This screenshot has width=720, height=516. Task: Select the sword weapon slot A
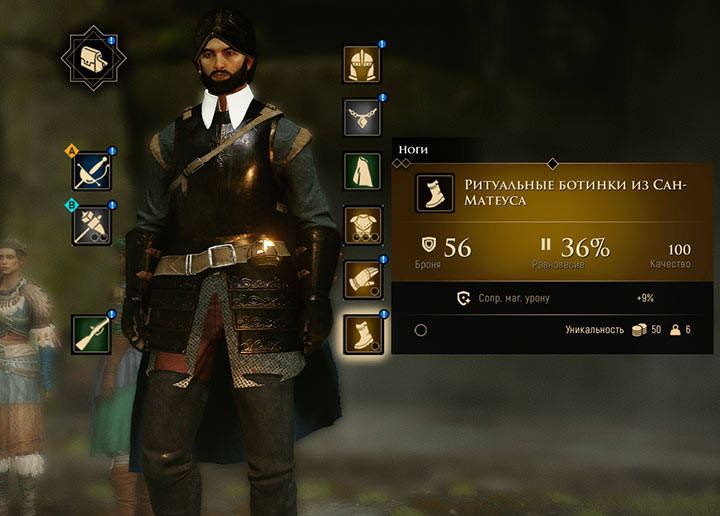point(91,172)
